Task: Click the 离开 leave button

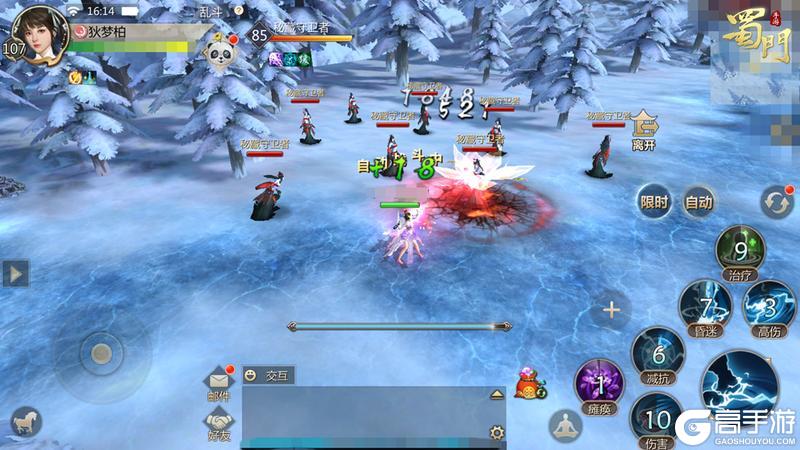Action: tap(642, 131)
